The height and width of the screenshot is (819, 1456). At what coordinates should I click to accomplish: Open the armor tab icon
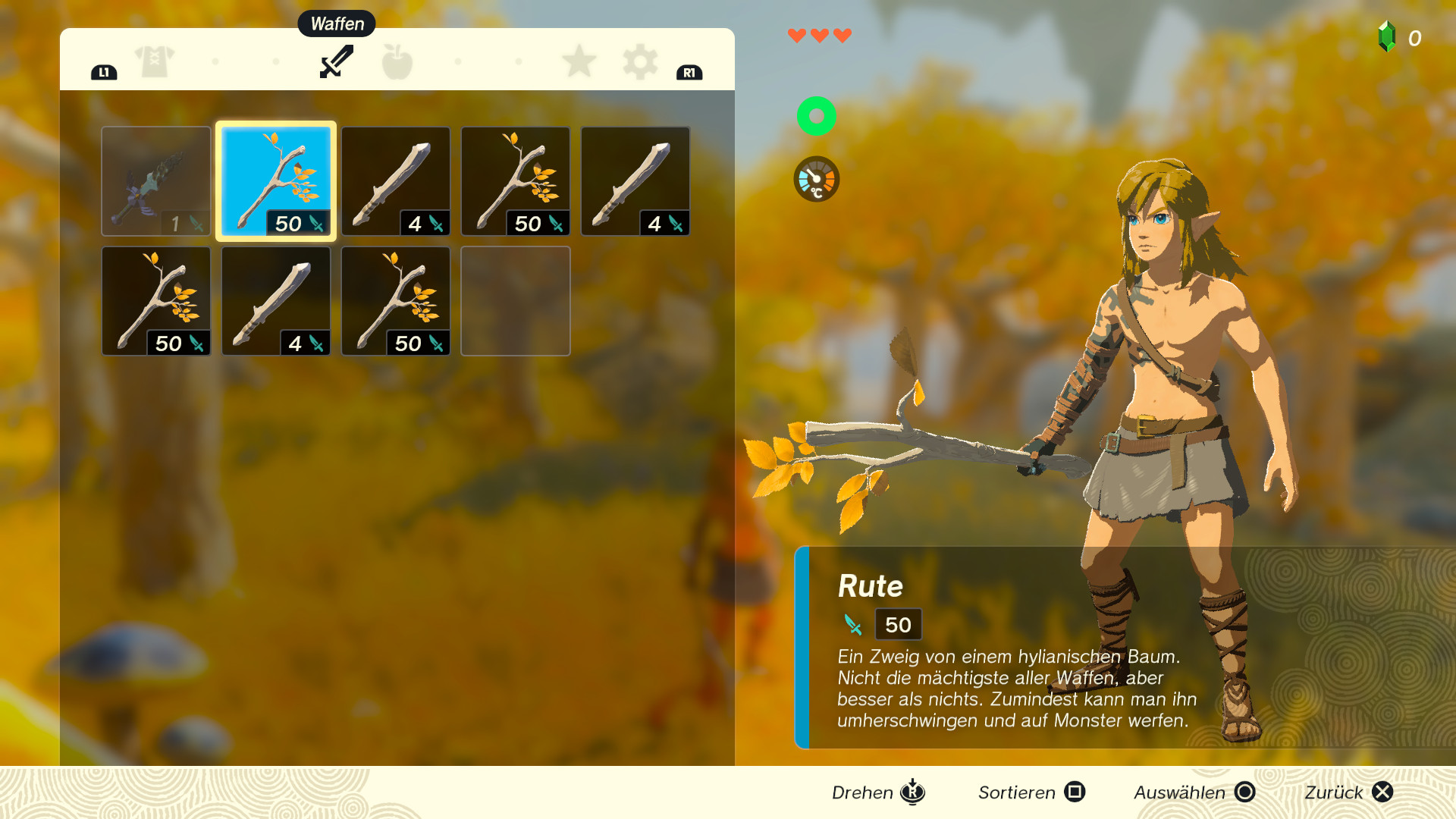(153, 62)
